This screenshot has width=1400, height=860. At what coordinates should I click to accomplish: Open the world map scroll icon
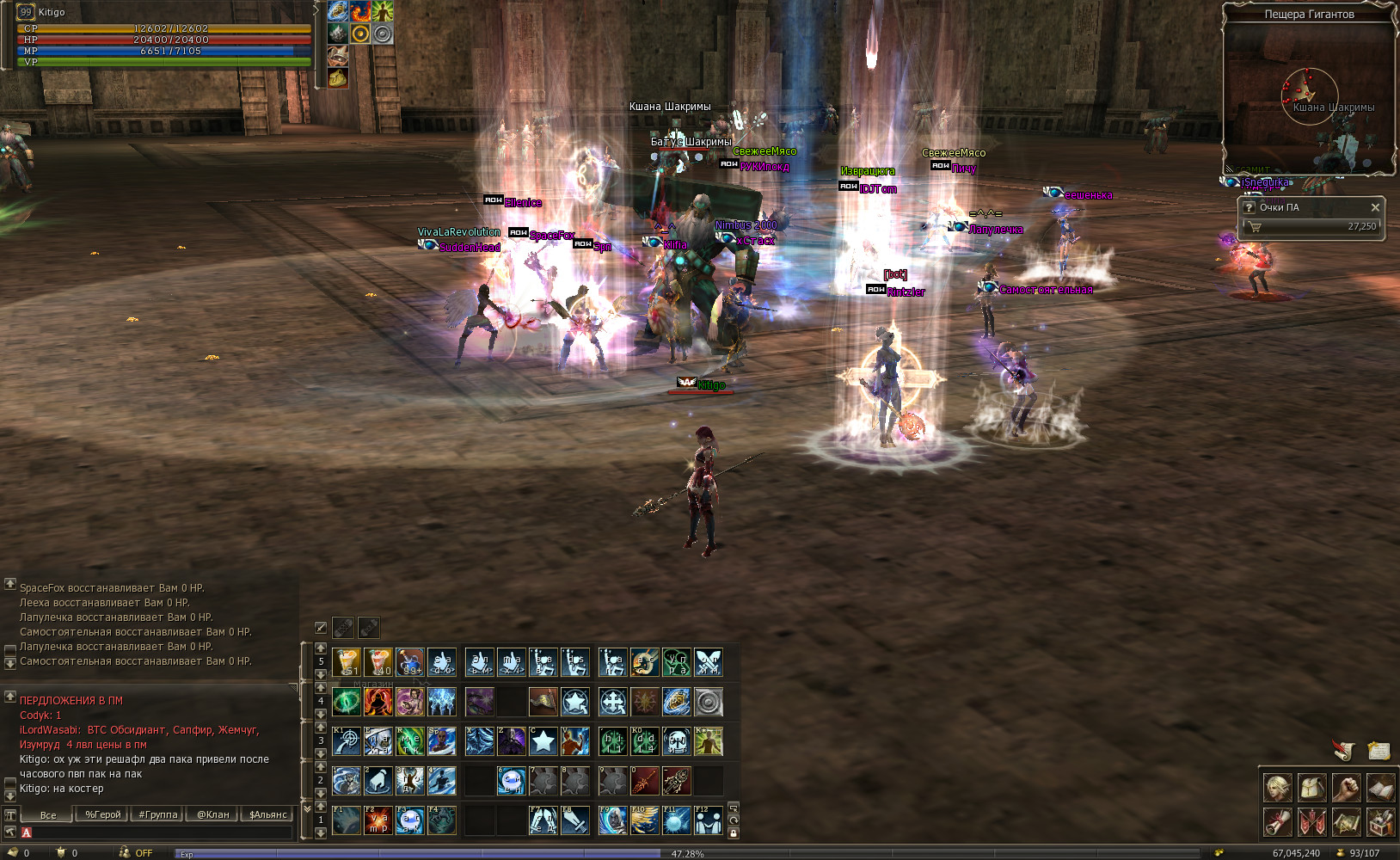[x=1346, y=822]
